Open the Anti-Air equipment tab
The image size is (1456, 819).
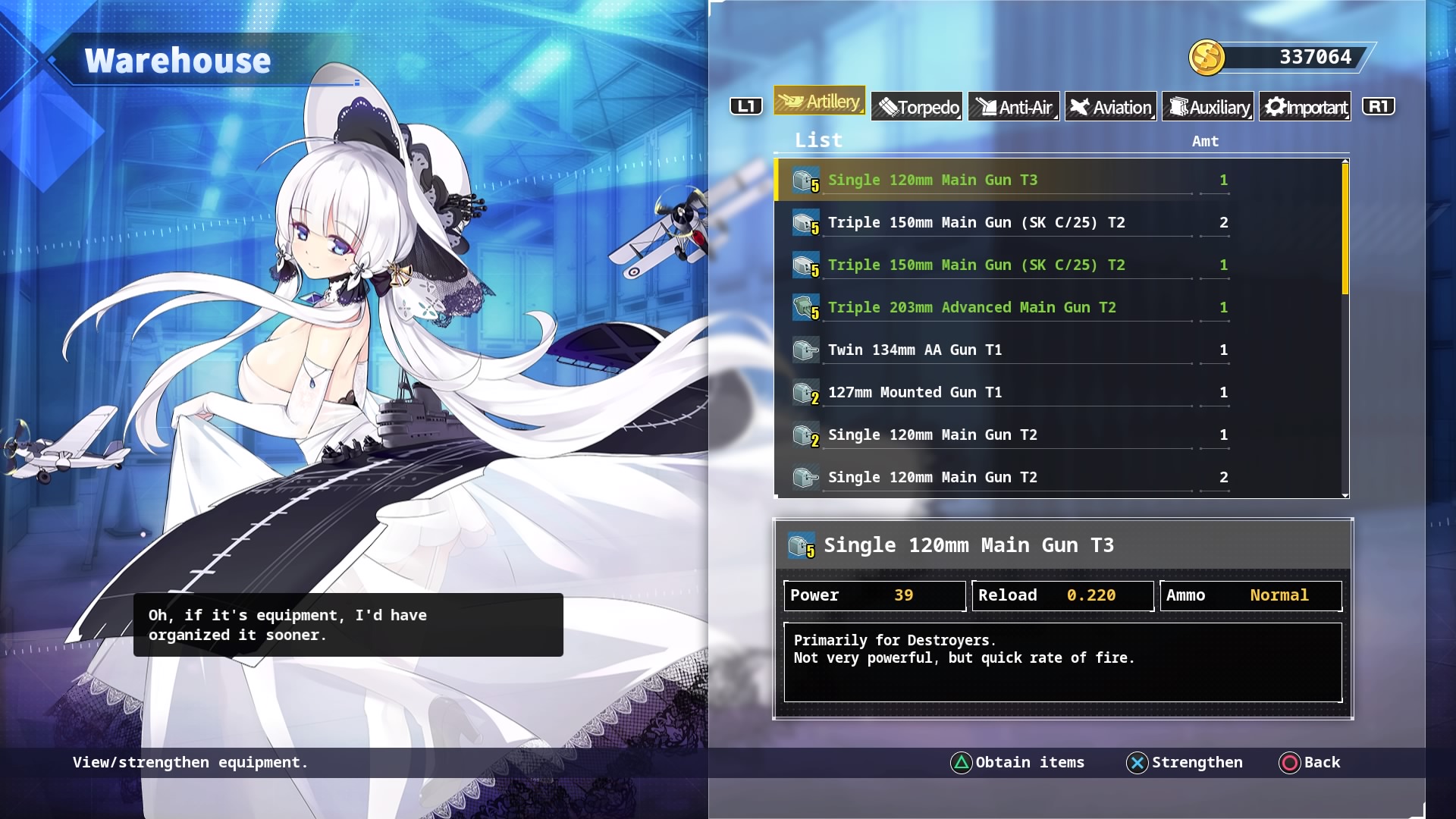[x=1014, y=107]
